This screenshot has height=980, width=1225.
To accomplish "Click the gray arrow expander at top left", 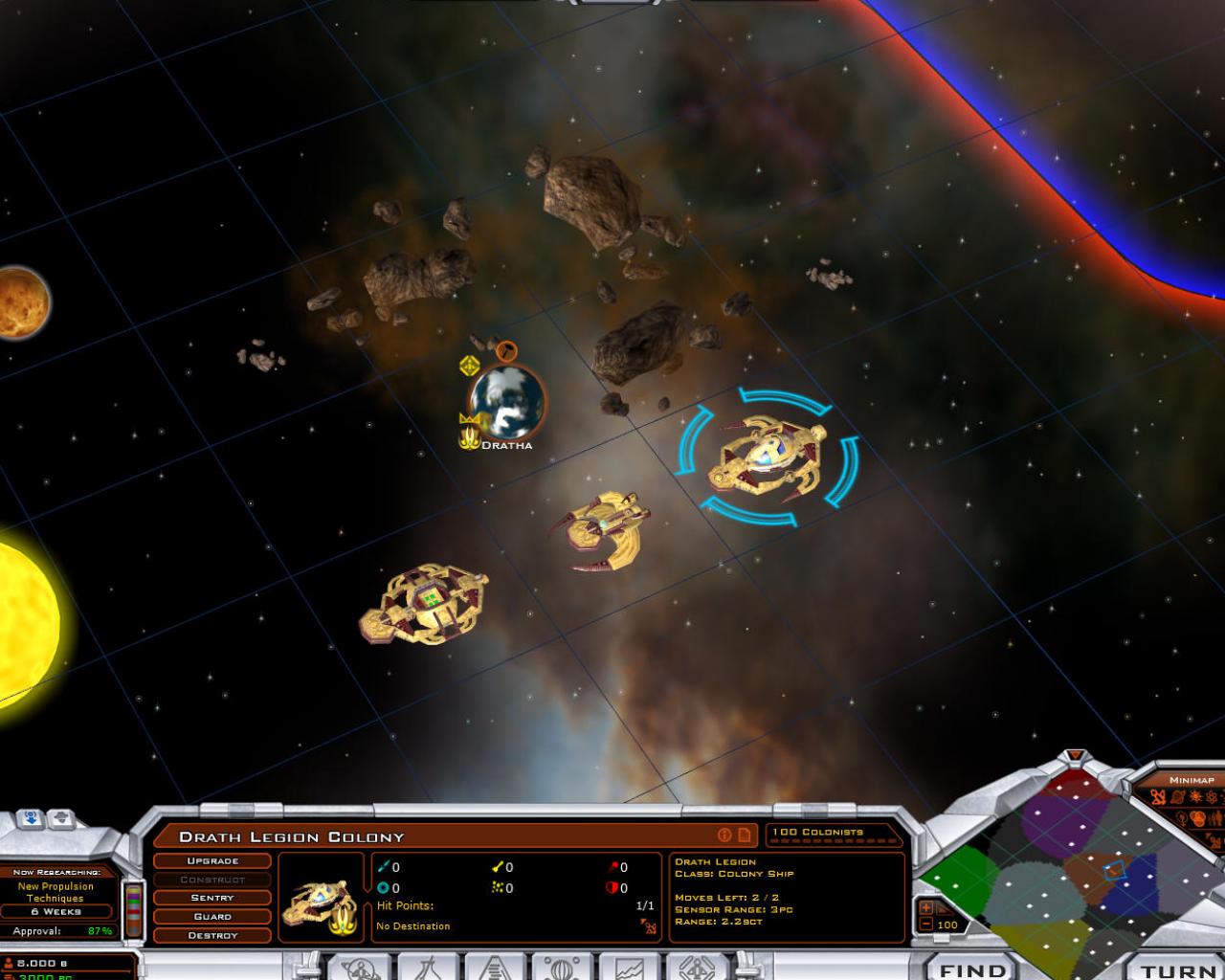I will (x=61, y=819).
